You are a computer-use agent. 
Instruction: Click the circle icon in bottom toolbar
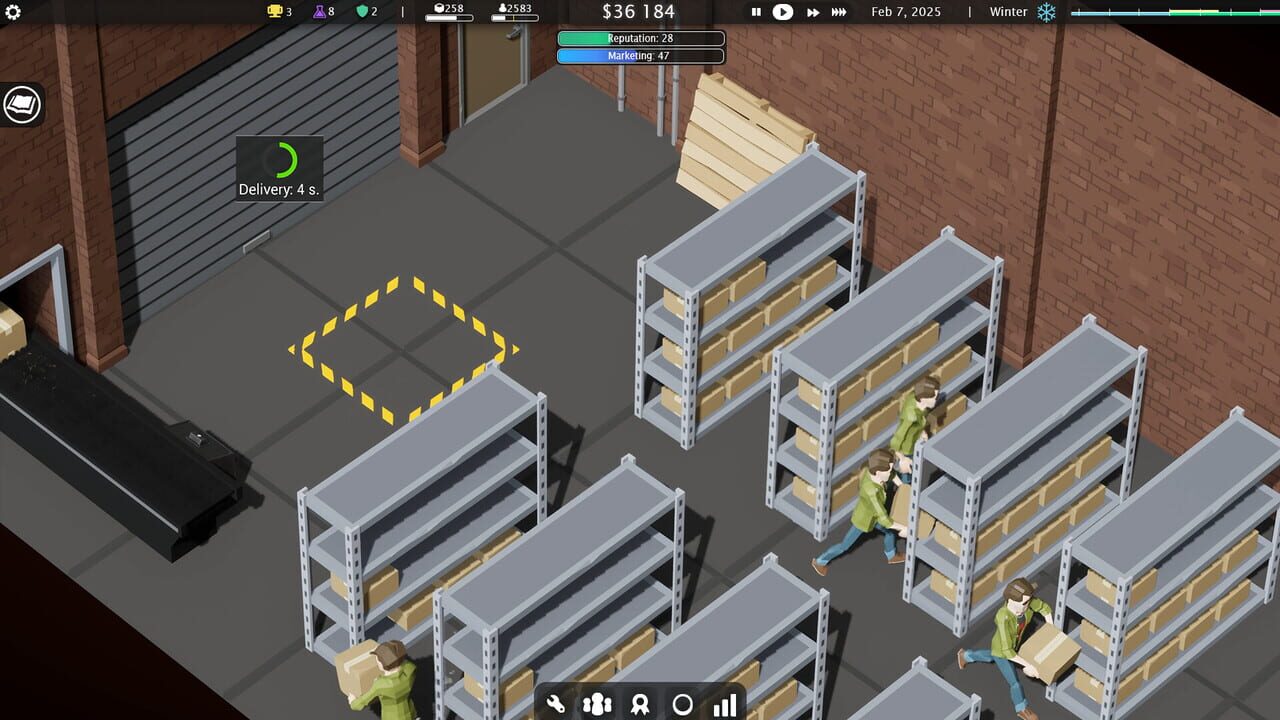682,704
